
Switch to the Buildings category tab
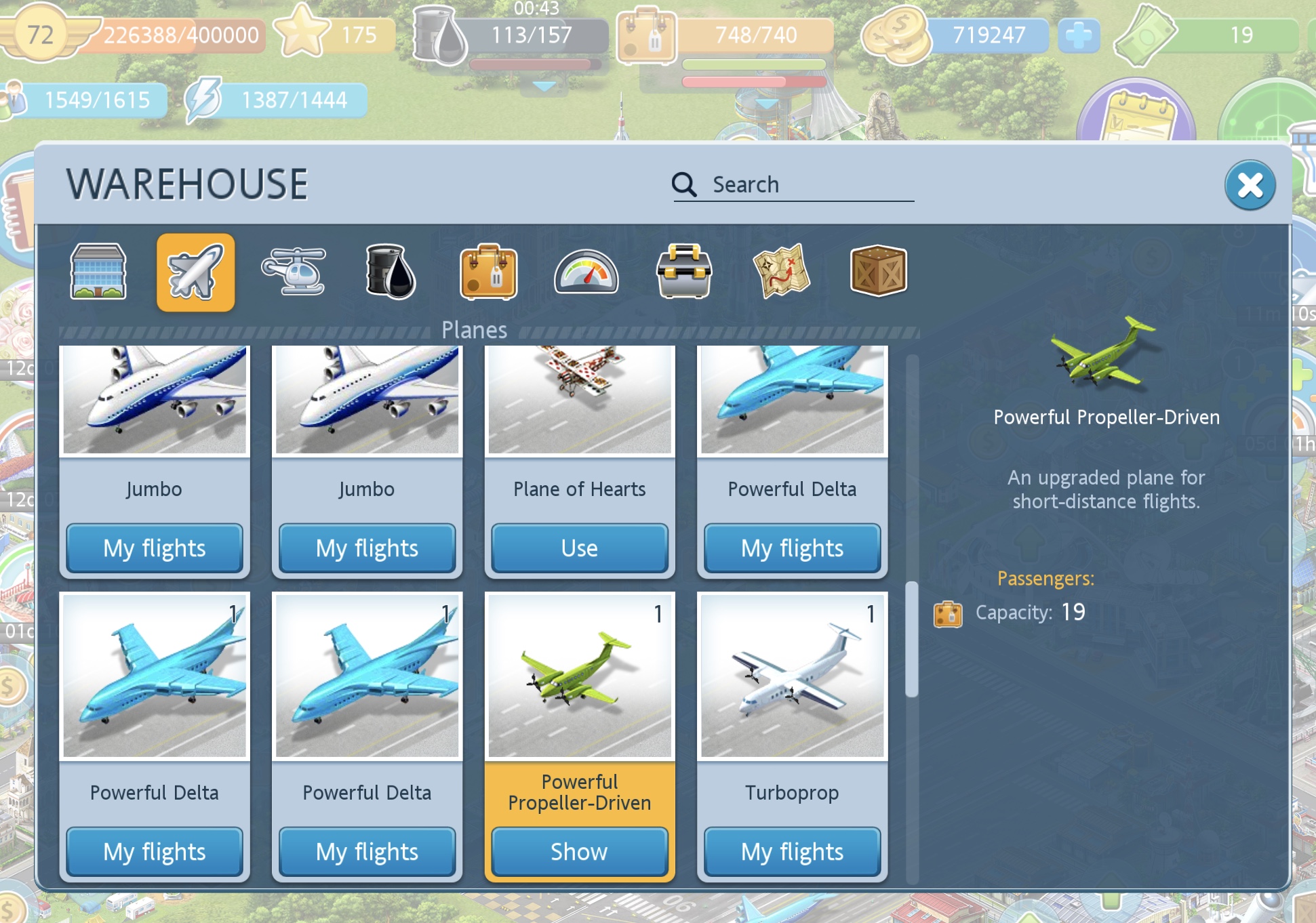point(98,272)
